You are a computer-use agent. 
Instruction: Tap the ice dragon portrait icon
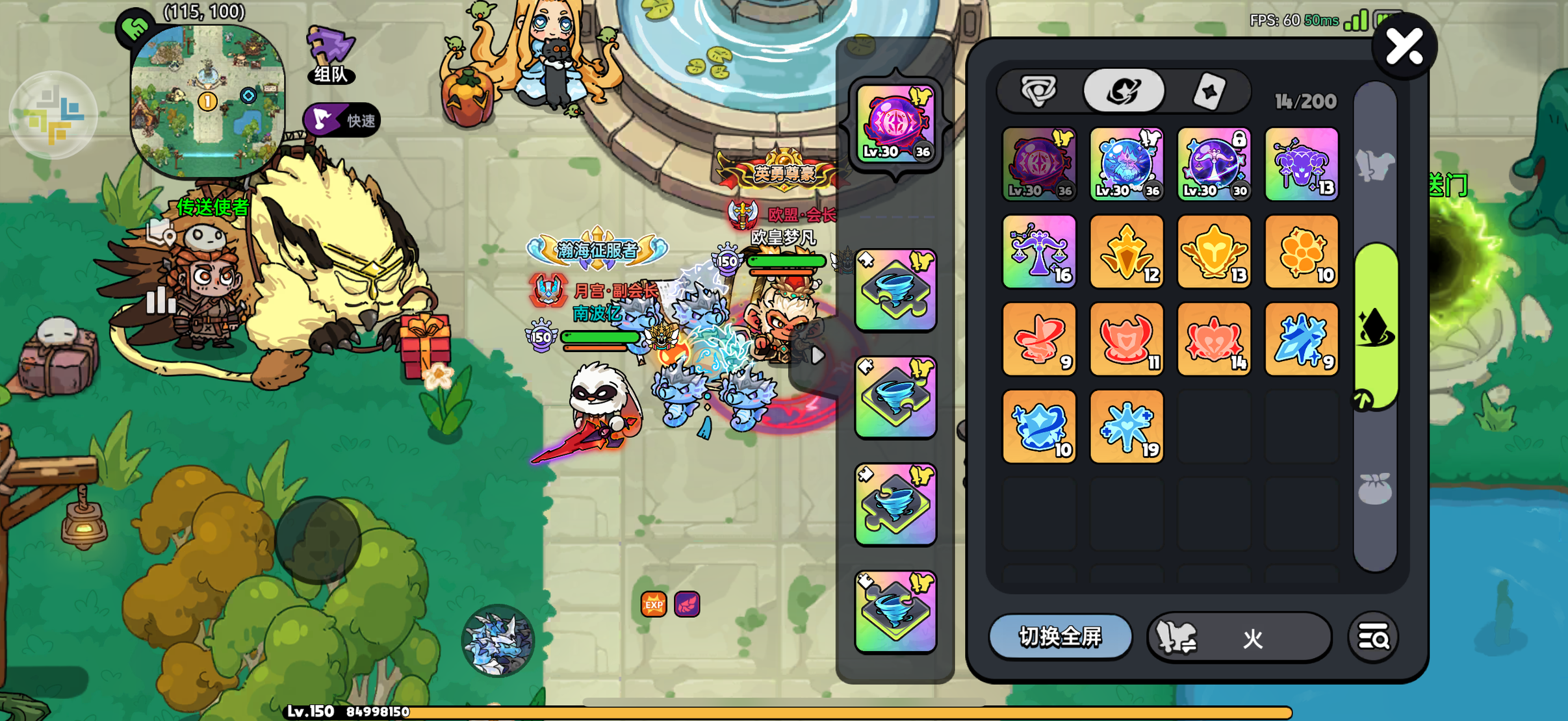tap(498, 640)
